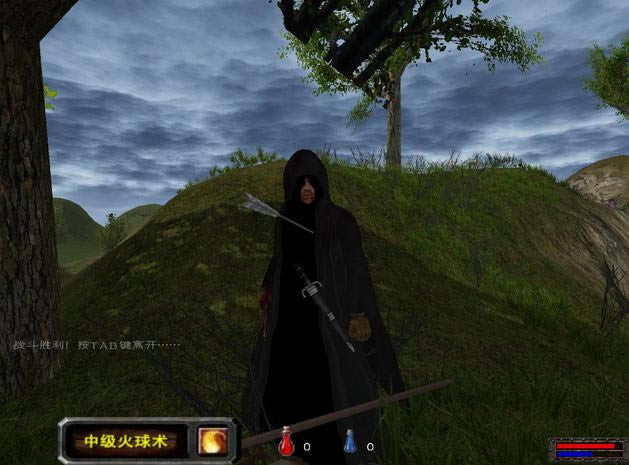The height and width of the screenshot is (465, 629).
Task: Use the red health potion
Action: tap(287, 442)
